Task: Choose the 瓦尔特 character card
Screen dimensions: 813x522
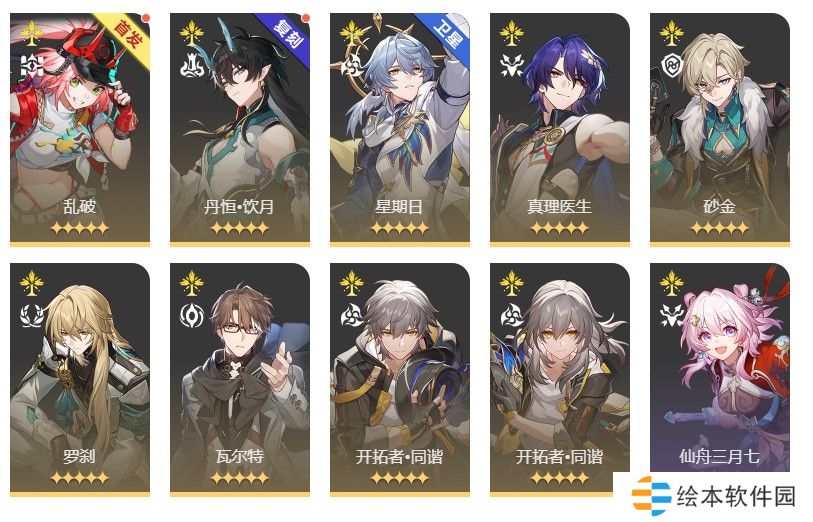Action: coord(240,378)
